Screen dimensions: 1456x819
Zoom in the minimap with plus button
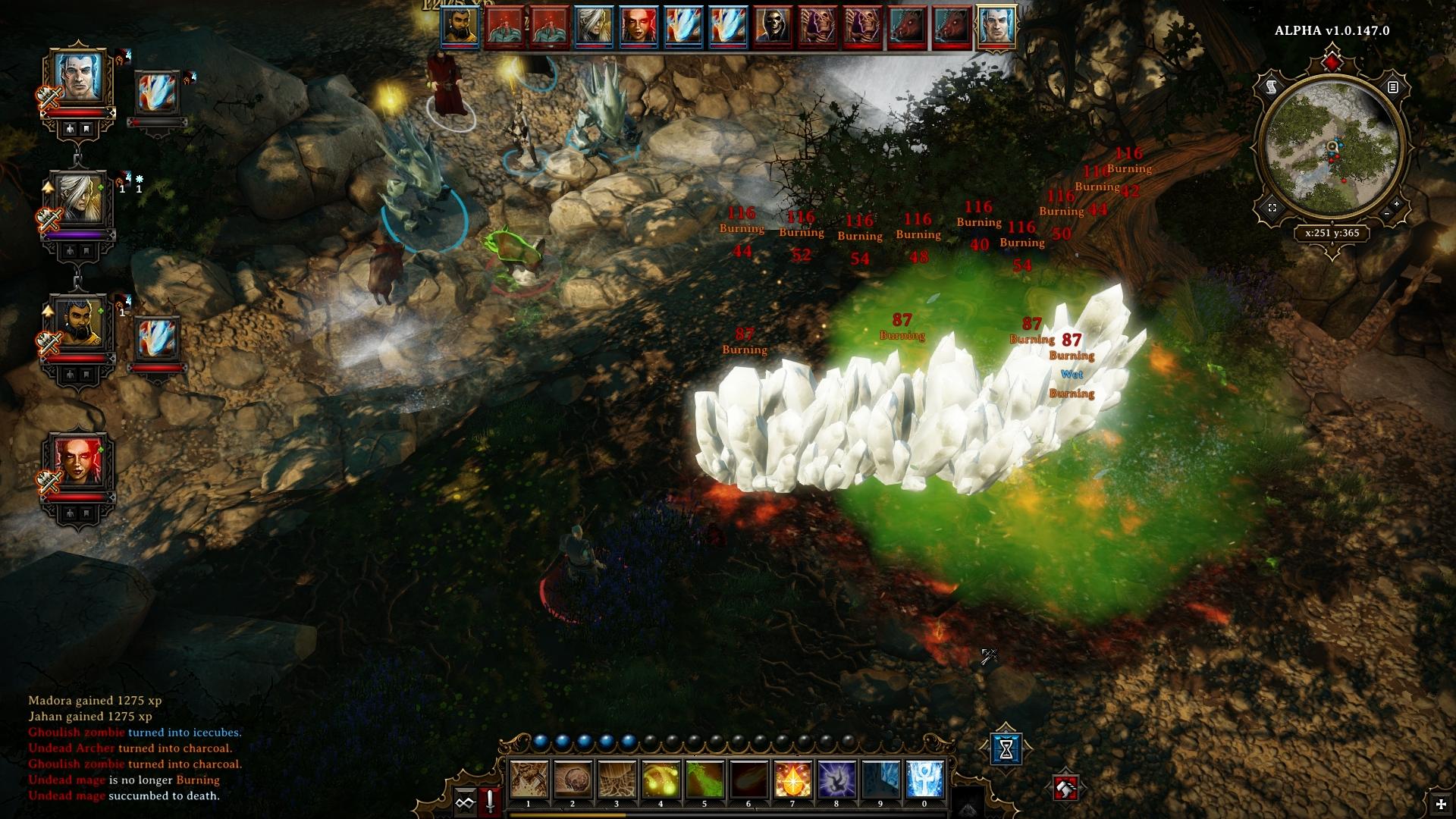tap(1396, 204)
